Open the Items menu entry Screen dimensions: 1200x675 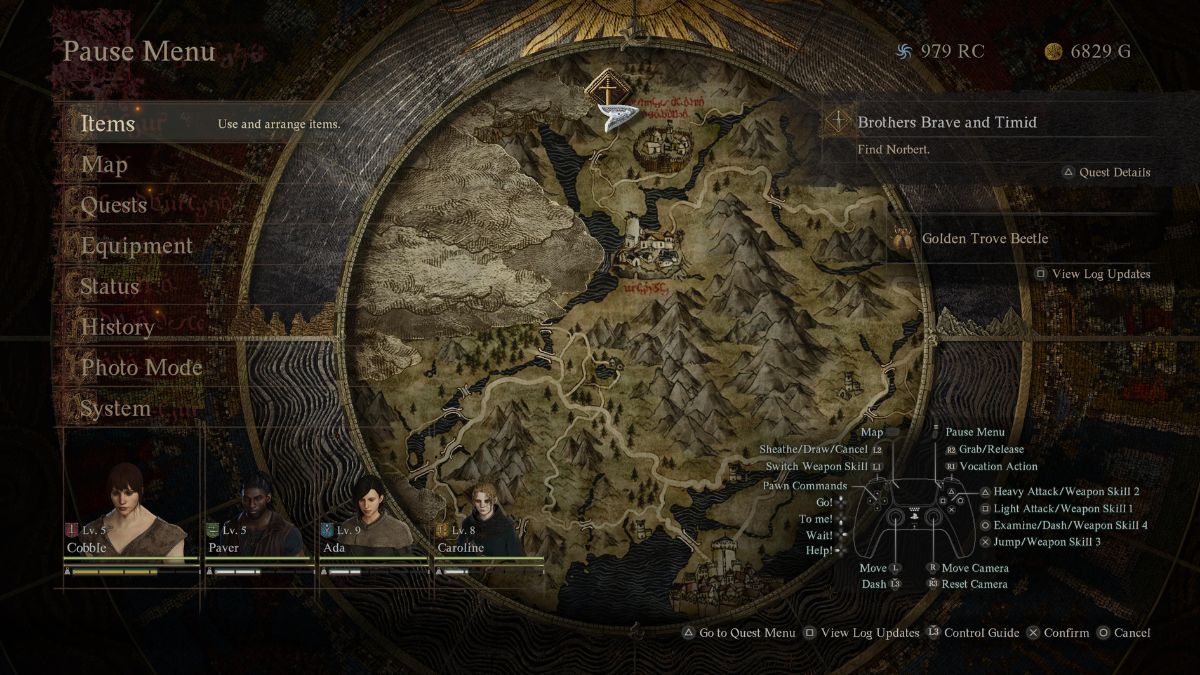pyautogui.click(x=108, y=124)
